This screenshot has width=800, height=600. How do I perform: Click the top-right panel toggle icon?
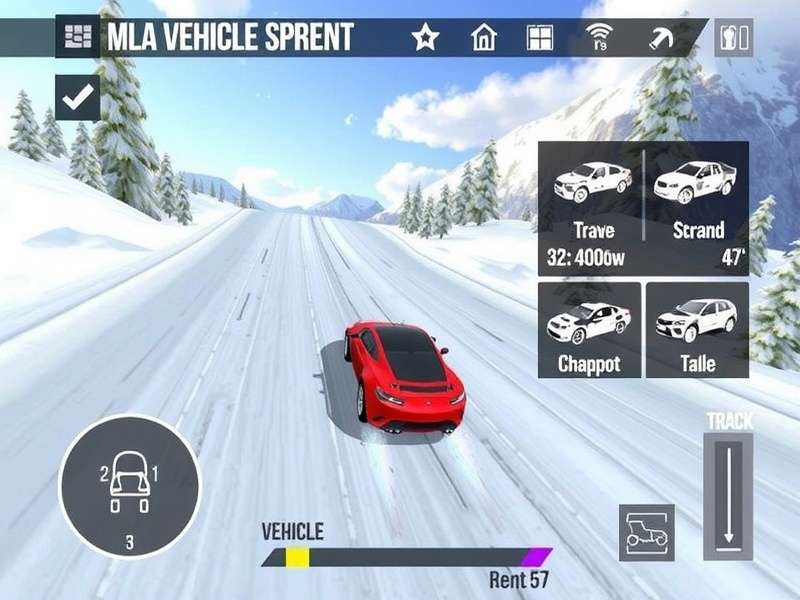pyautogui.click(x=734, y=38)
